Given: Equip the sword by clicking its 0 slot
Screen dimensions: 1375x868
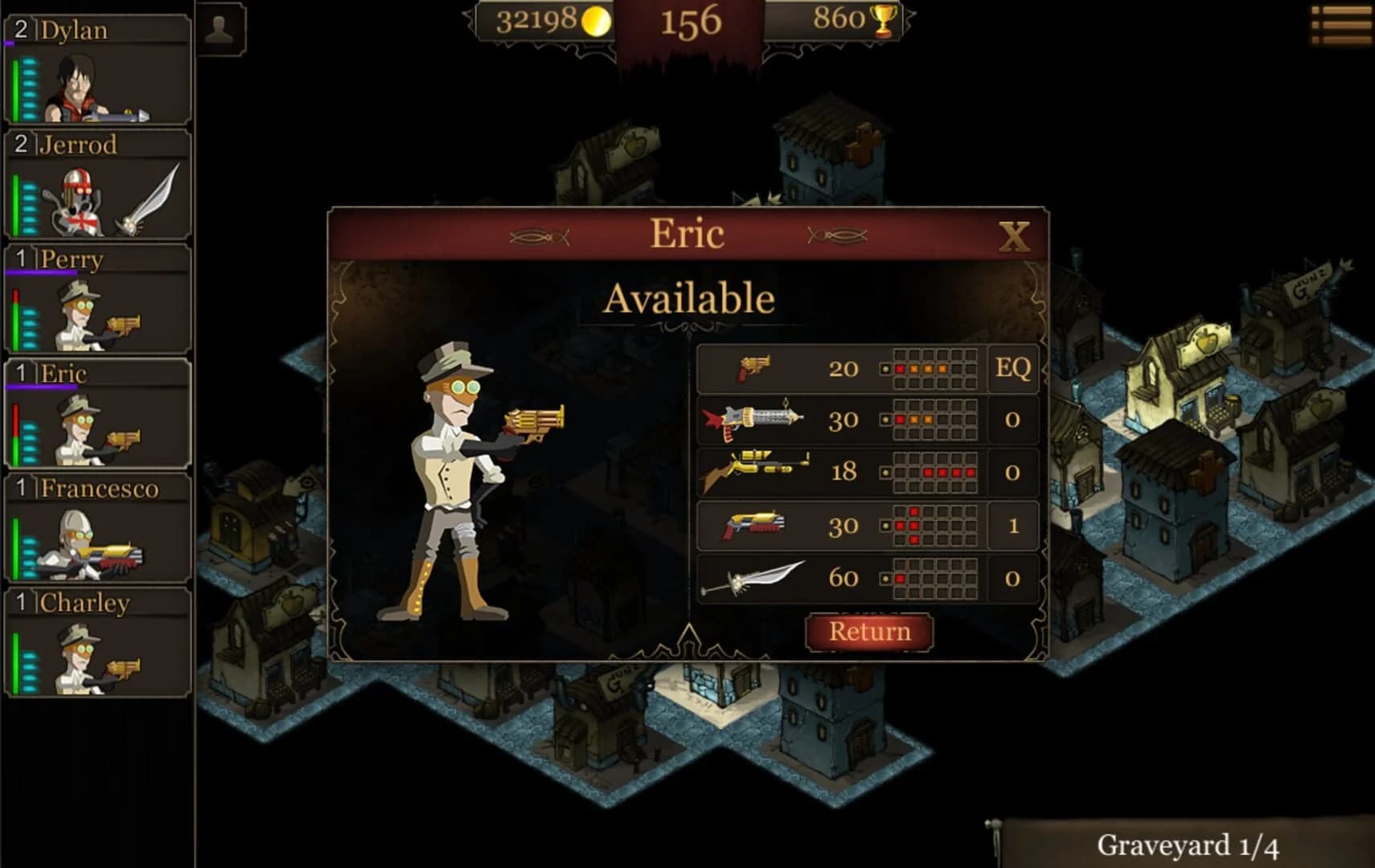Looking at the screenshot, I should pos(1013,577).
